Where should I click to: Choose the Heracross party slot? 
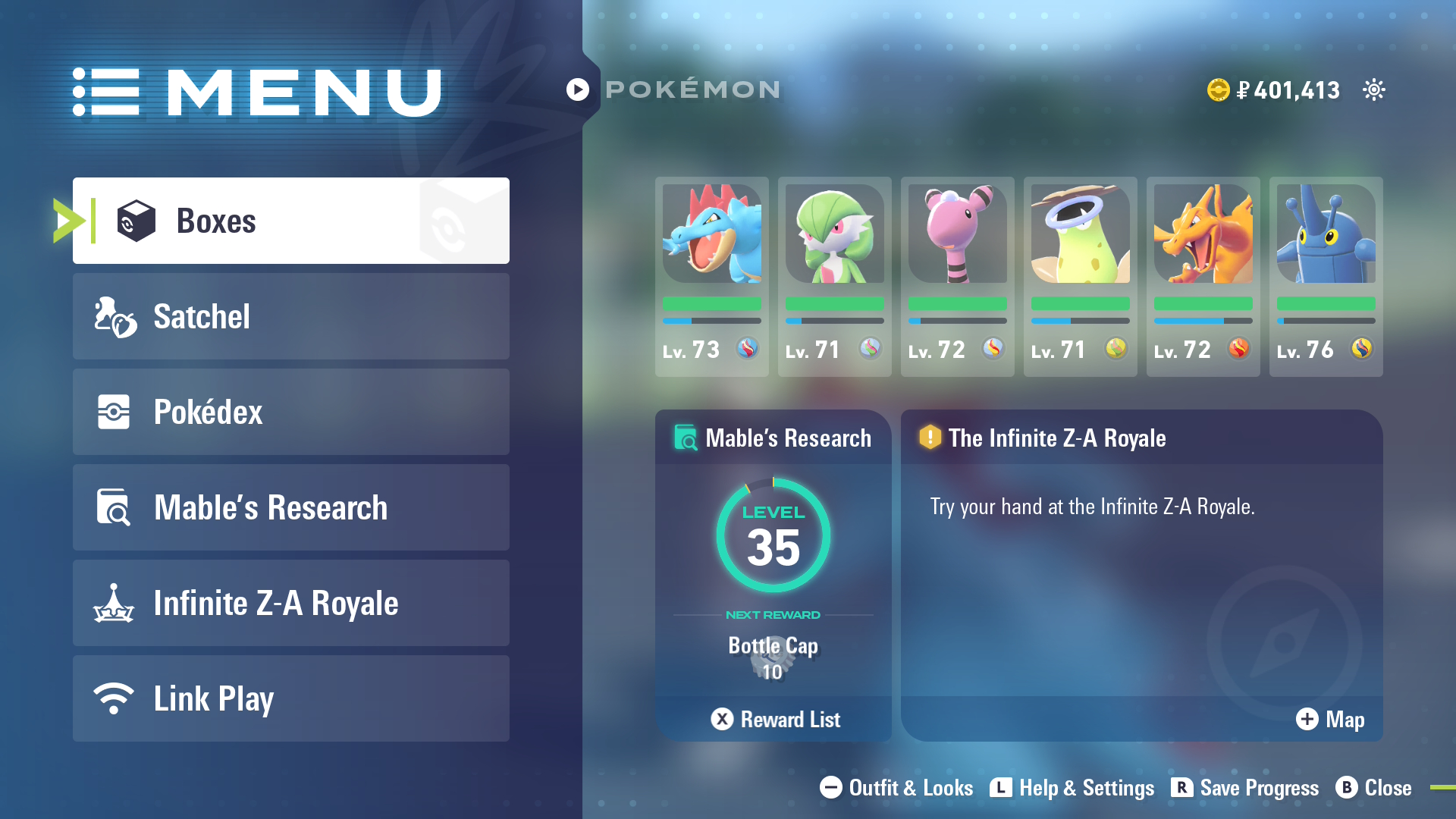[x=1326, y=276]
